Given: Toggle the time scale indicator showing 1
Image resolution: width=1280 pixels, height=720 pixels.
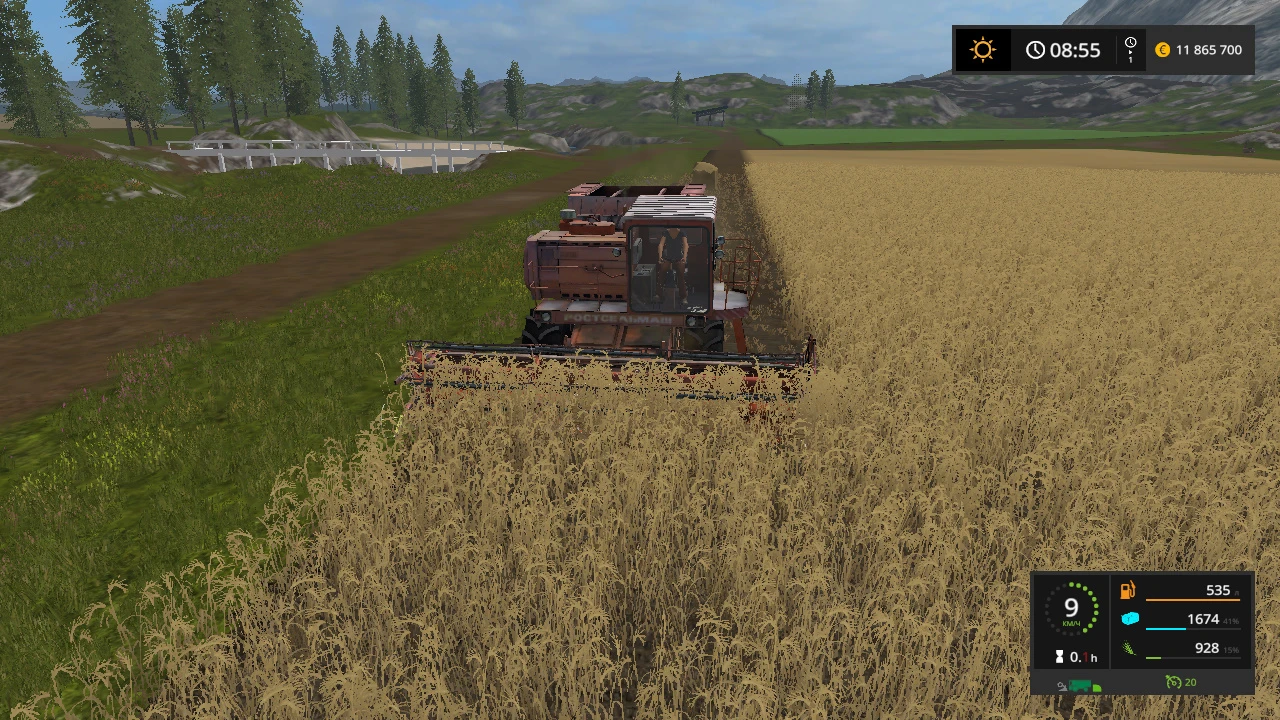Looking at the screenshot, I should pyautogui.click(x=1130, y=50).
